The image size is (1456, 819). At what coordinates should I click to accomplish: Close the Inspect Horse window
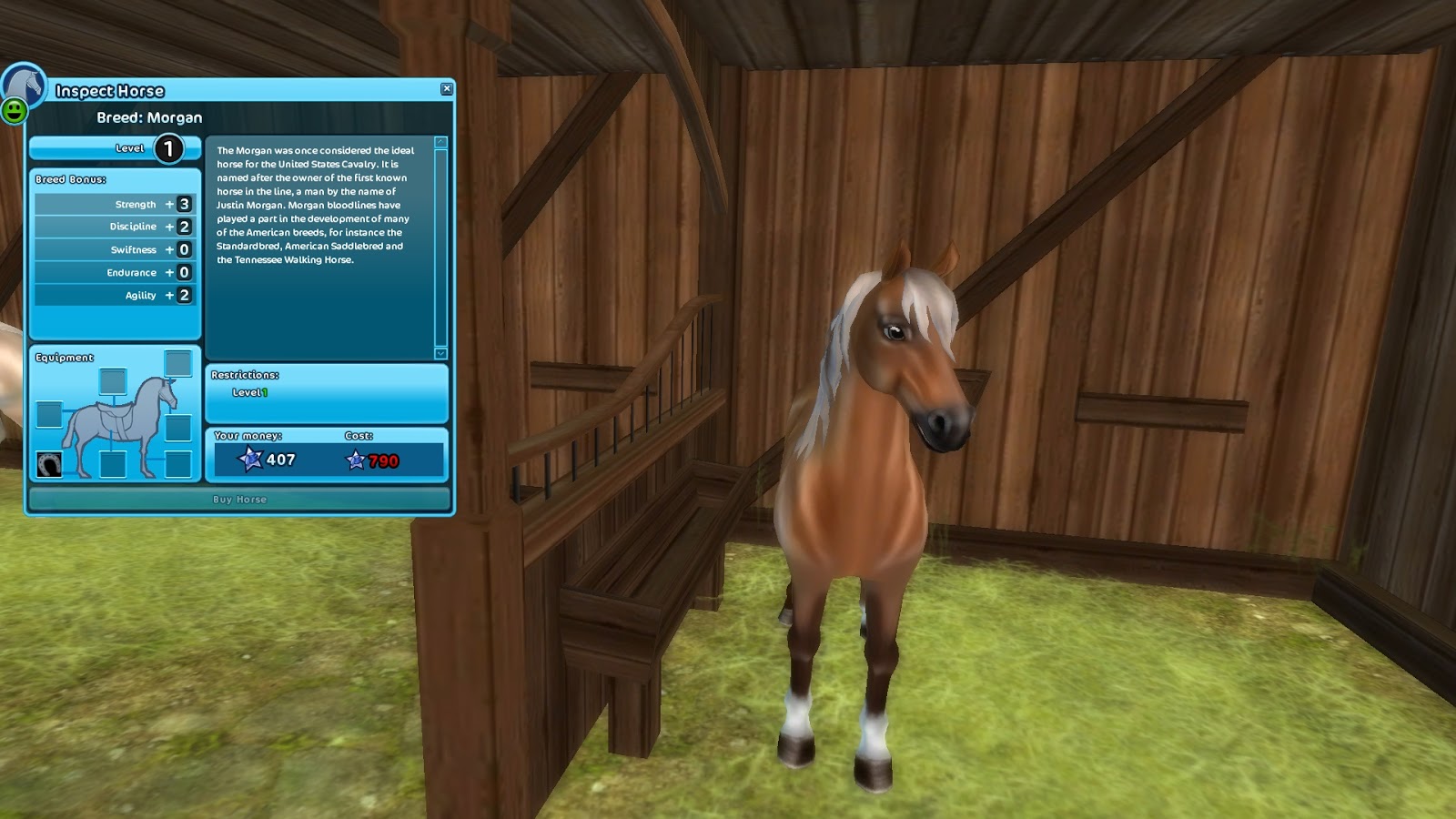pyautogui.click(x=446, y=88)
